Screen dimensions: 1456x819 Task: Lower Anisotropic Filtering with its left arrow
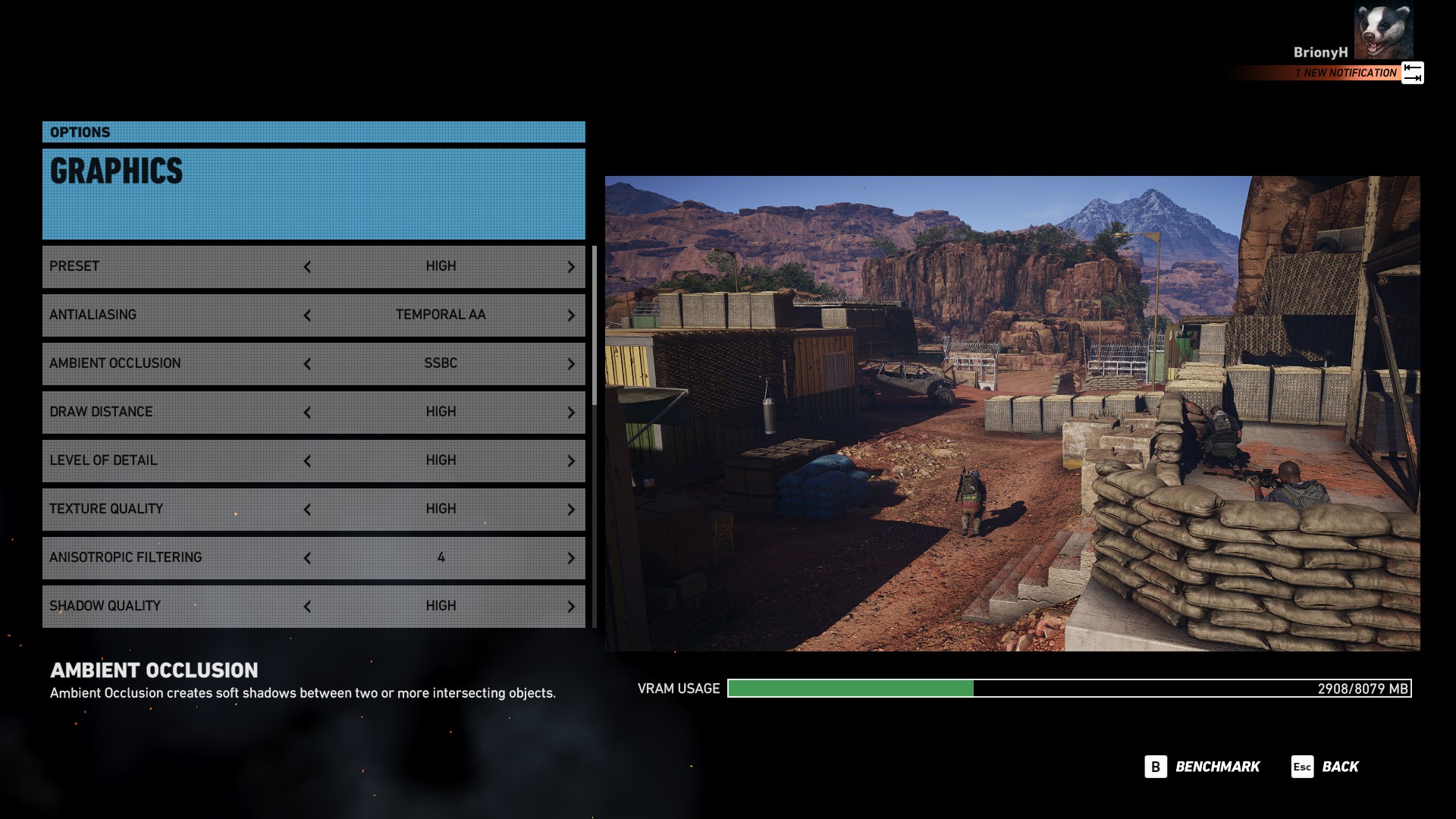307,558
